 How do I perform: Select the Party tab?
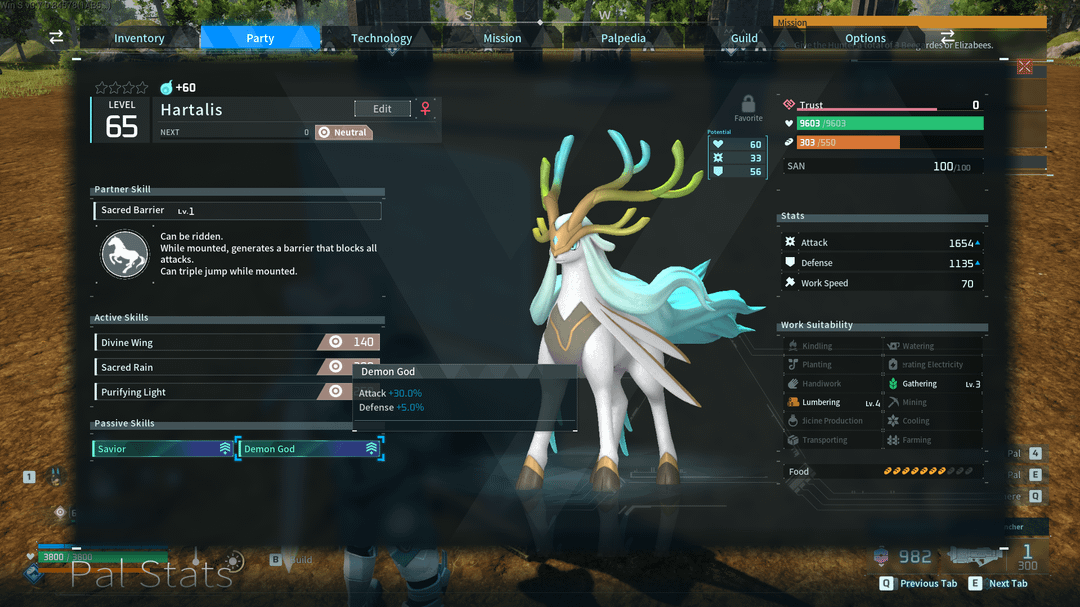260,38
